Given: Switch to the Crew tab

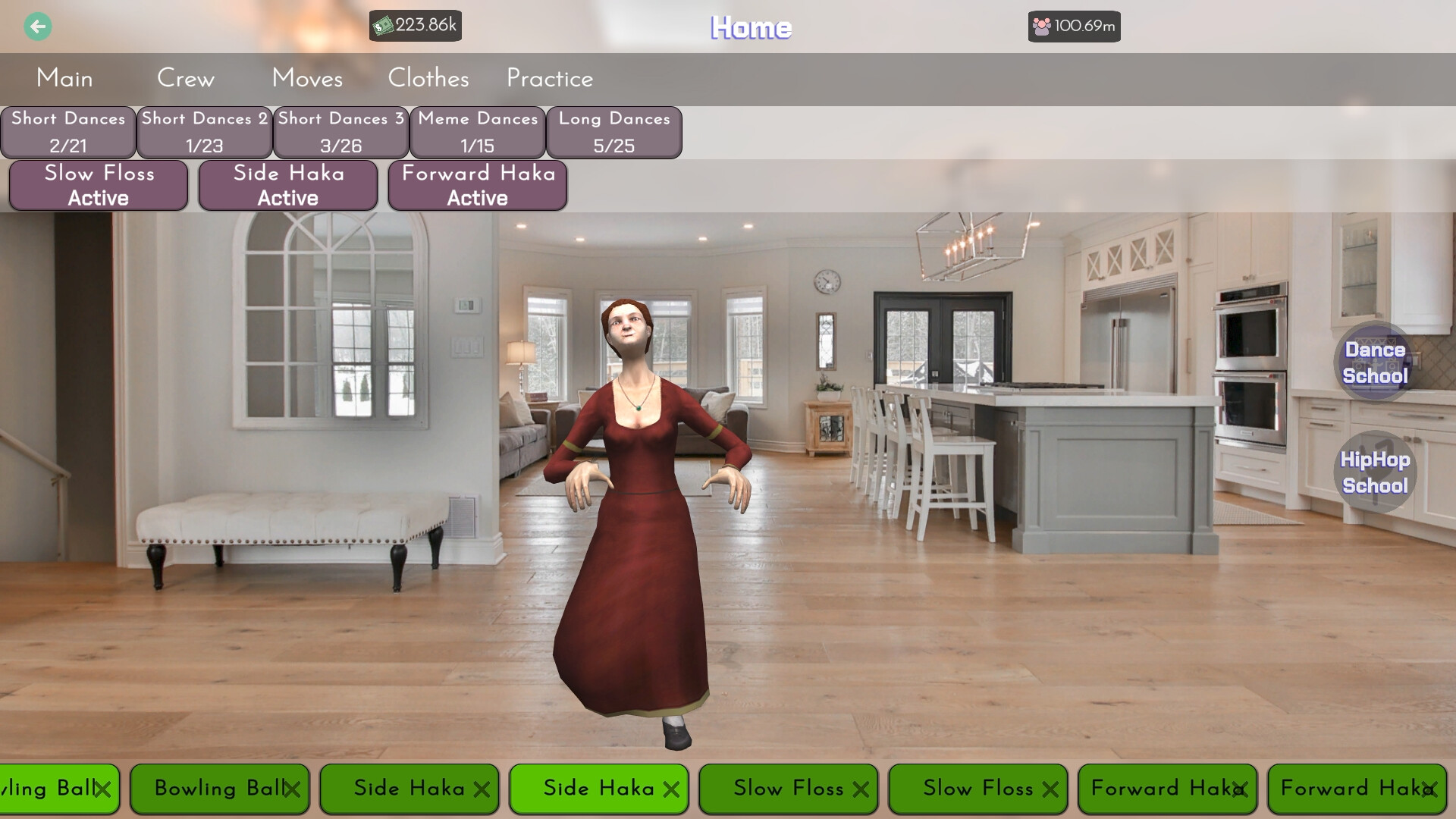Looking at the screenshot, I should click(x=186, y=78).
